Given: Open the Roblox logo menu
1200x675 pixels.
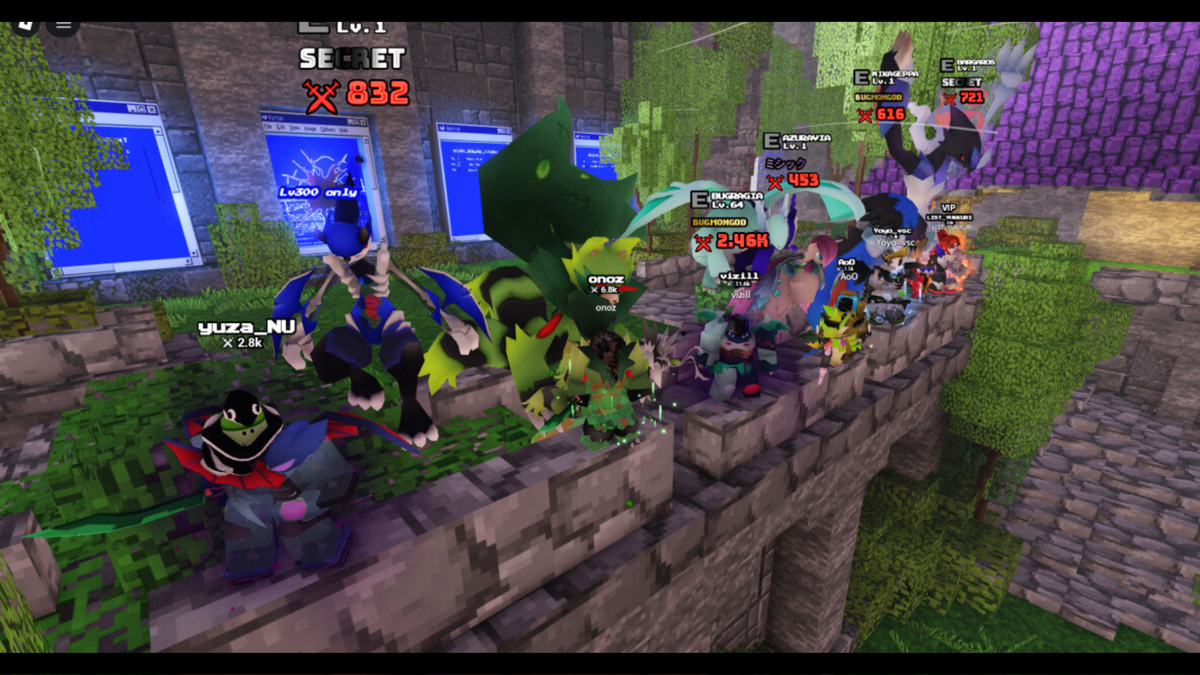Looking at the screenshot, I should tap(25, 24).
